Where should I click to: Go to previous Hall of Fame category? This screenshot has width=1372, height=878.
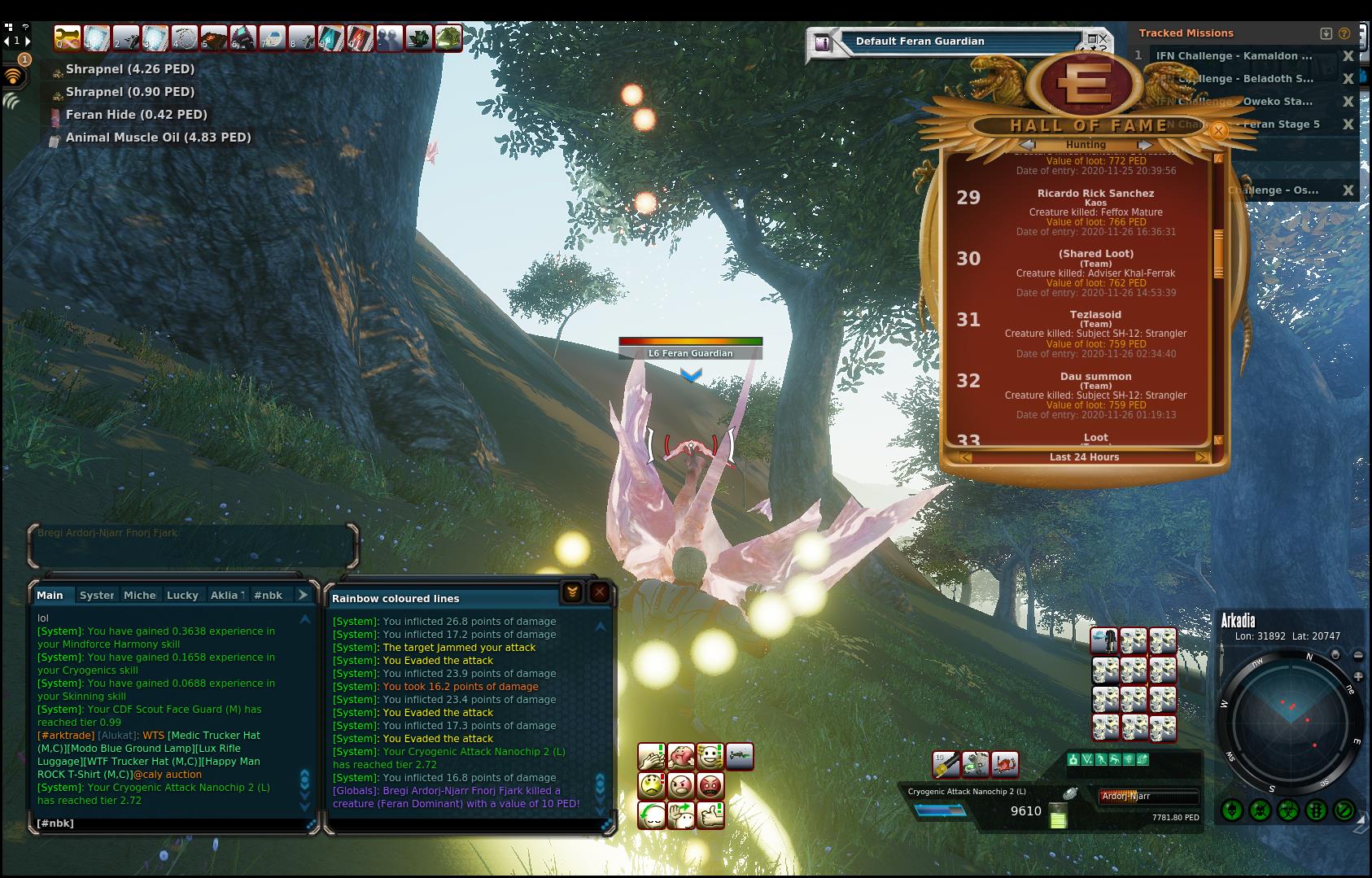click(x=1028, y=145)
